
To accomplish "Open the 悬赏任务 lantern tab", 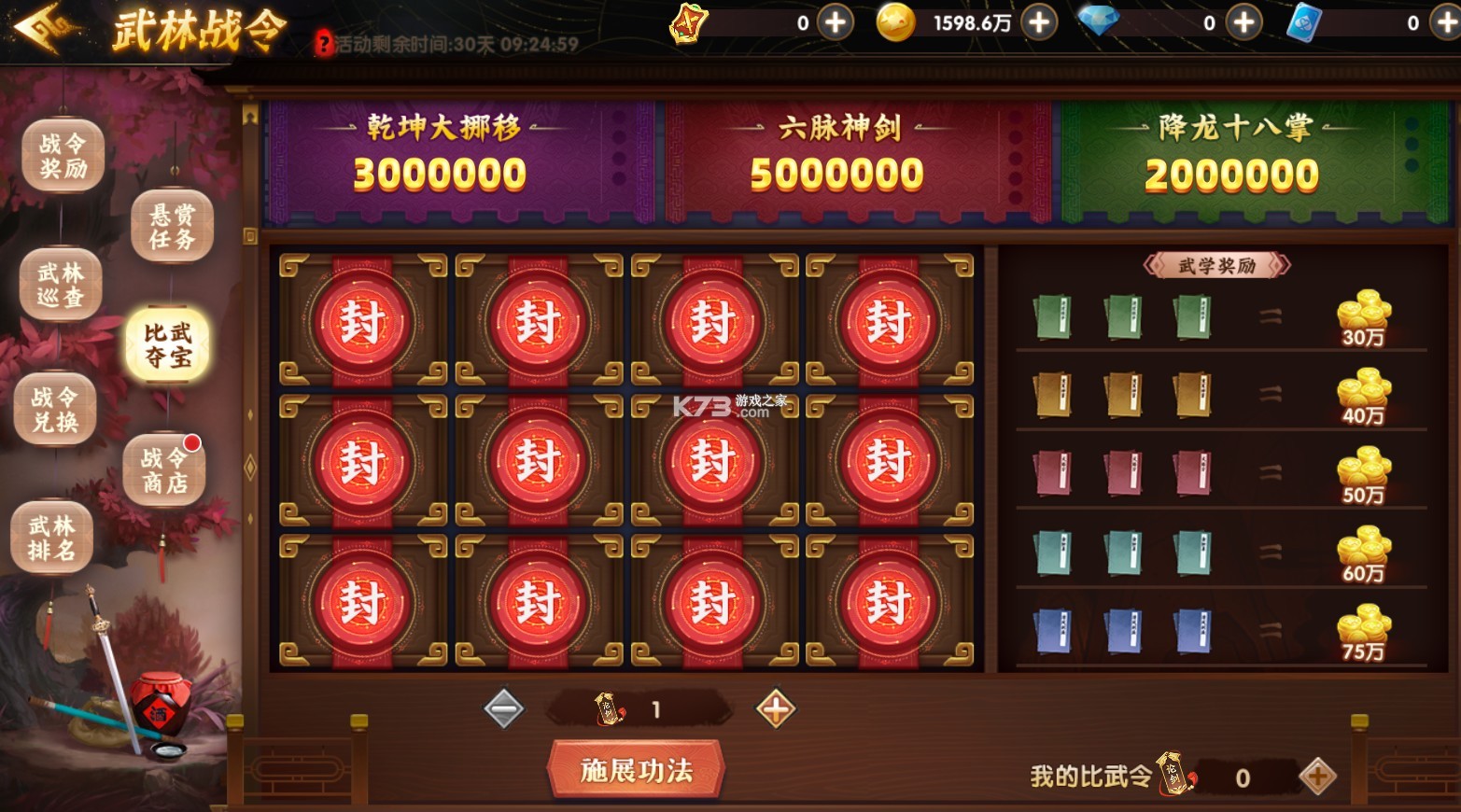I will pyautogui.click(x=171, y=224).
